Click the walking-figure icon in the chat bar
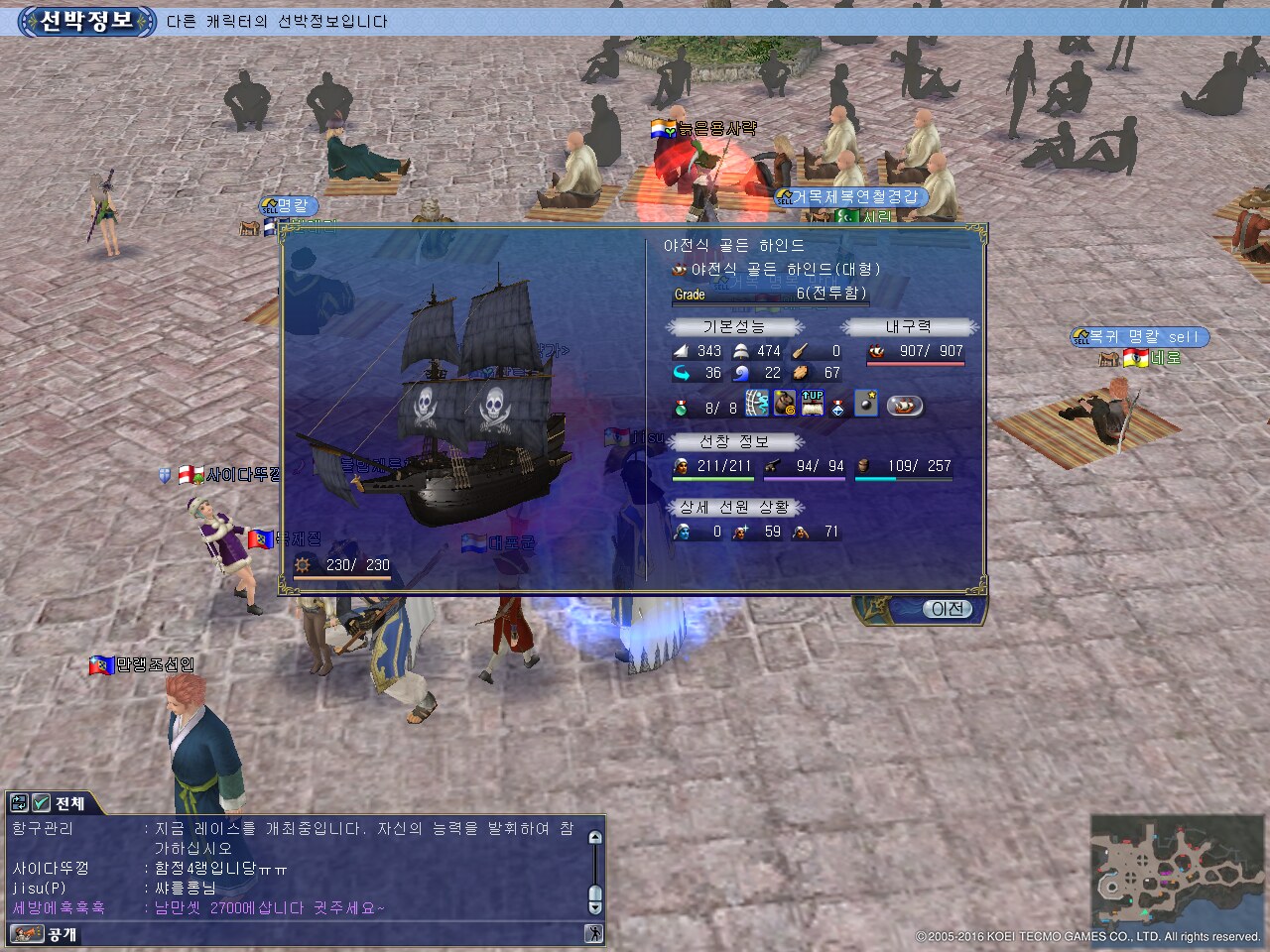This screenshot has height=952, width=1270. [593, 933]
